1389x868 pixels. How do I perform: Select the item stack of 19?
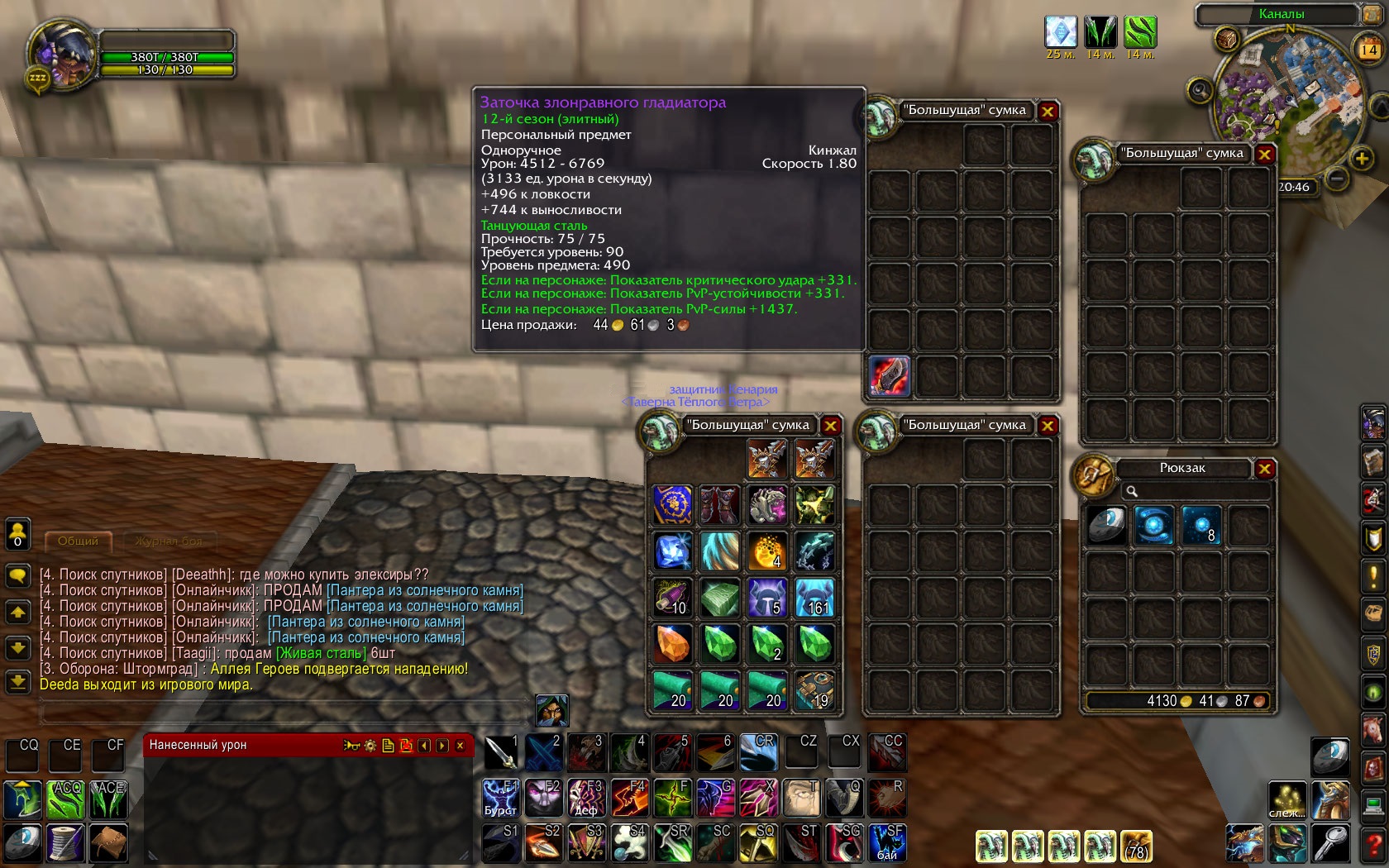click(x=815, y=690)
